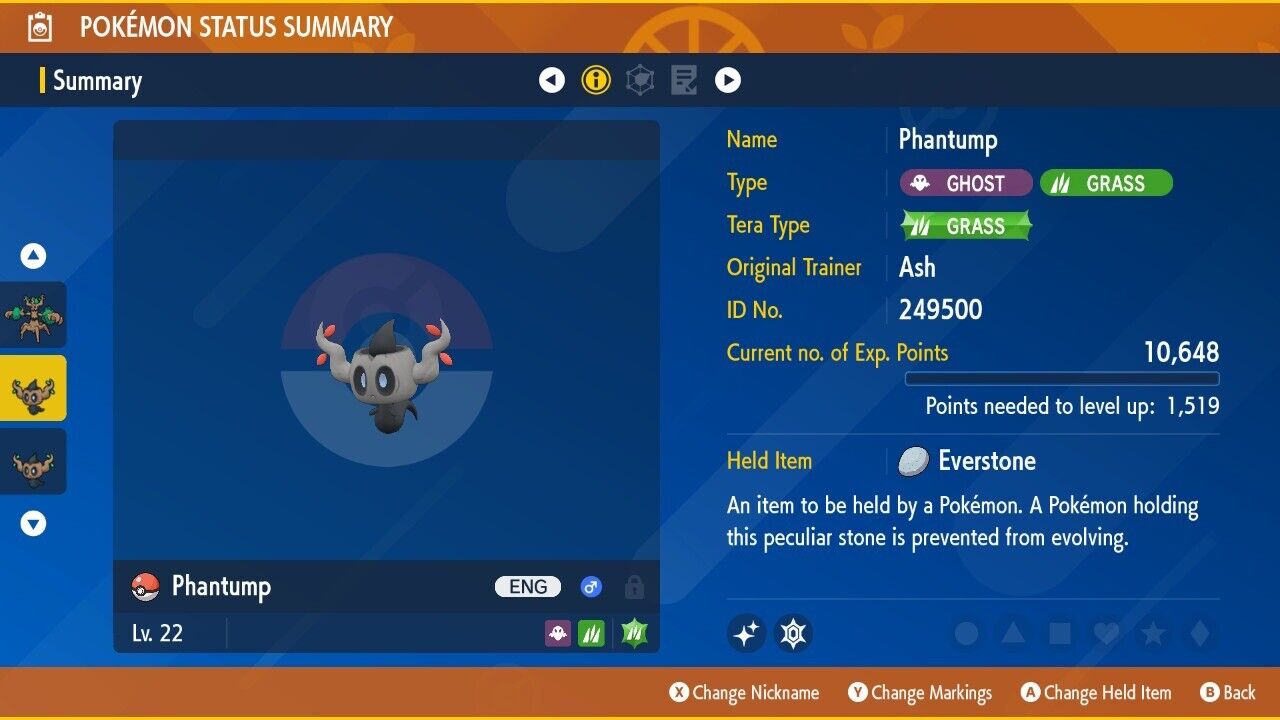The width and height of the screenshot is (1280, 720).
Task: Select the highlighted shiny Phantump thumbnail
Action: pyautogui.click(x=33, y=388)
